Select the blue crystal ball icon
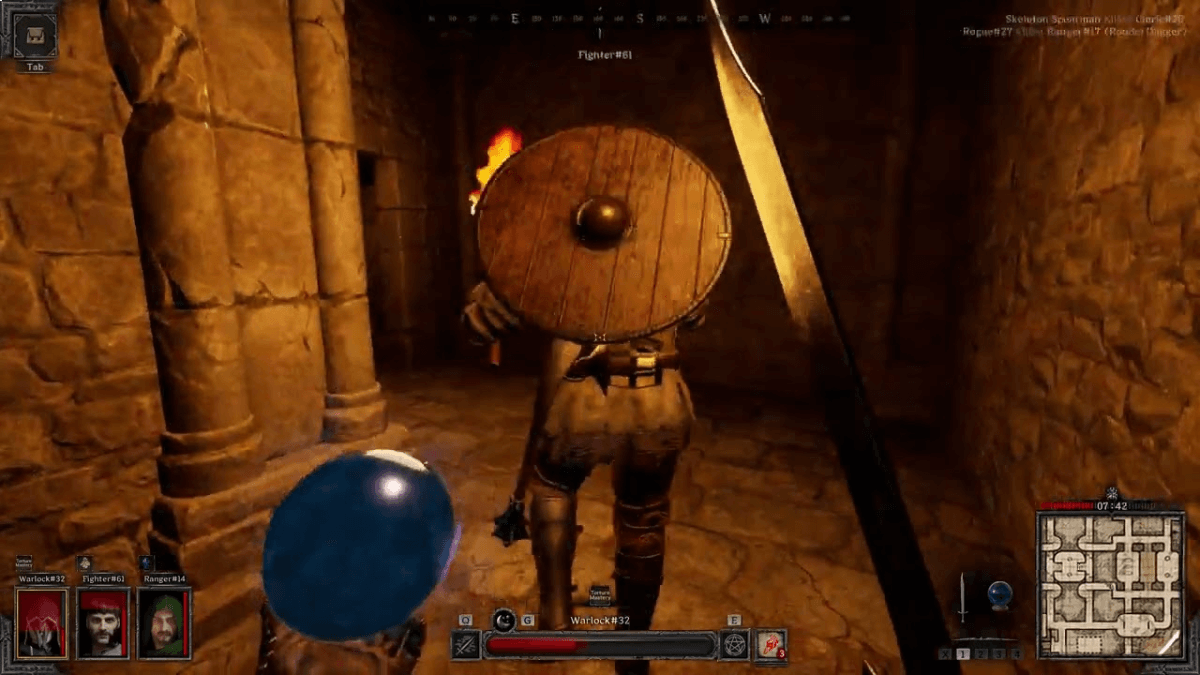 point(1000,596)
